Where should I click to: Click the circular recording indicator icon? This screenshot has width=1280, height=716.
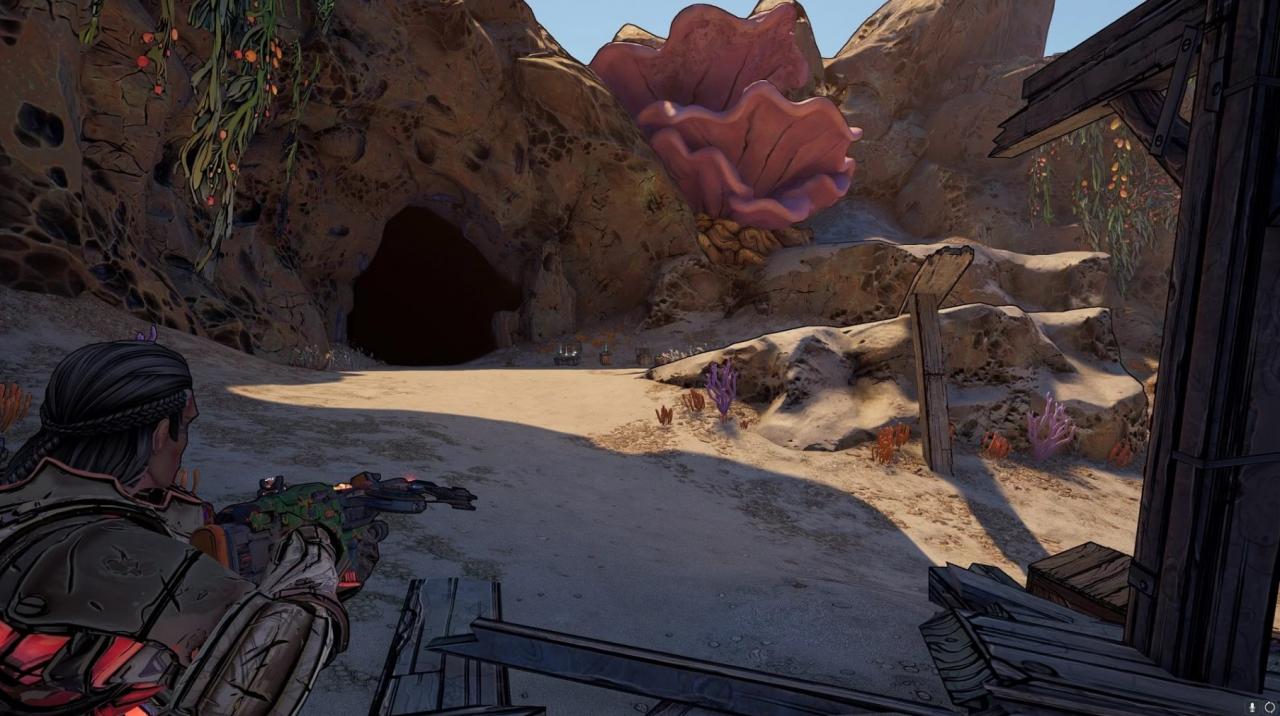(1269, 706)
